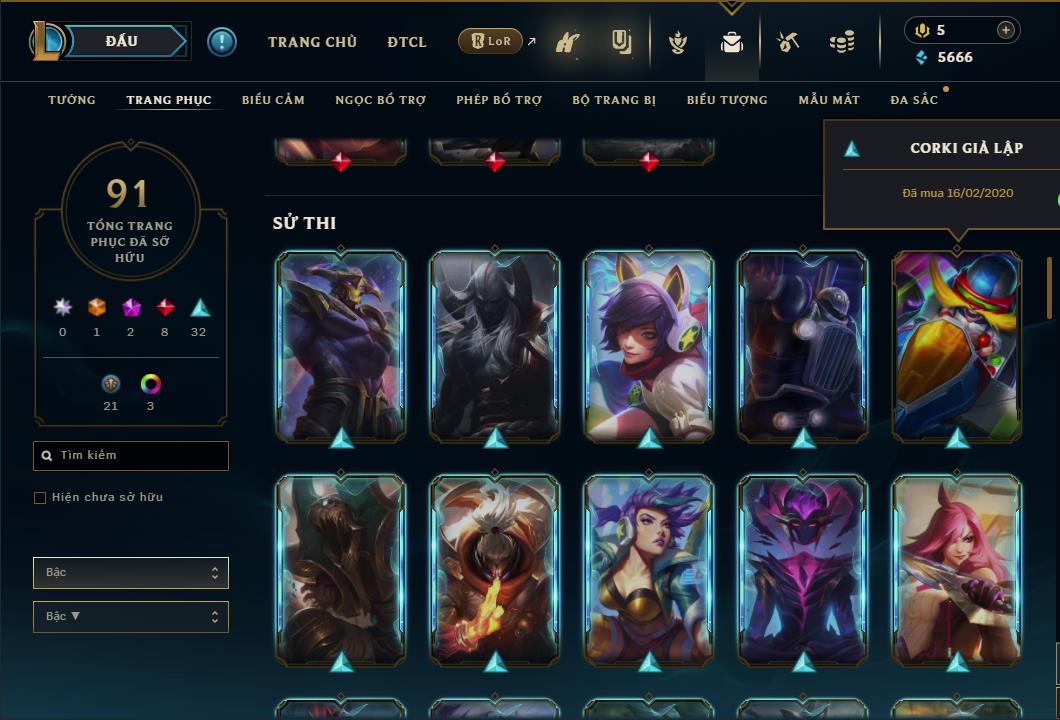Open the TRANG CHỦ home page
The image size is (1060, 720).
(x=312, y=42)
